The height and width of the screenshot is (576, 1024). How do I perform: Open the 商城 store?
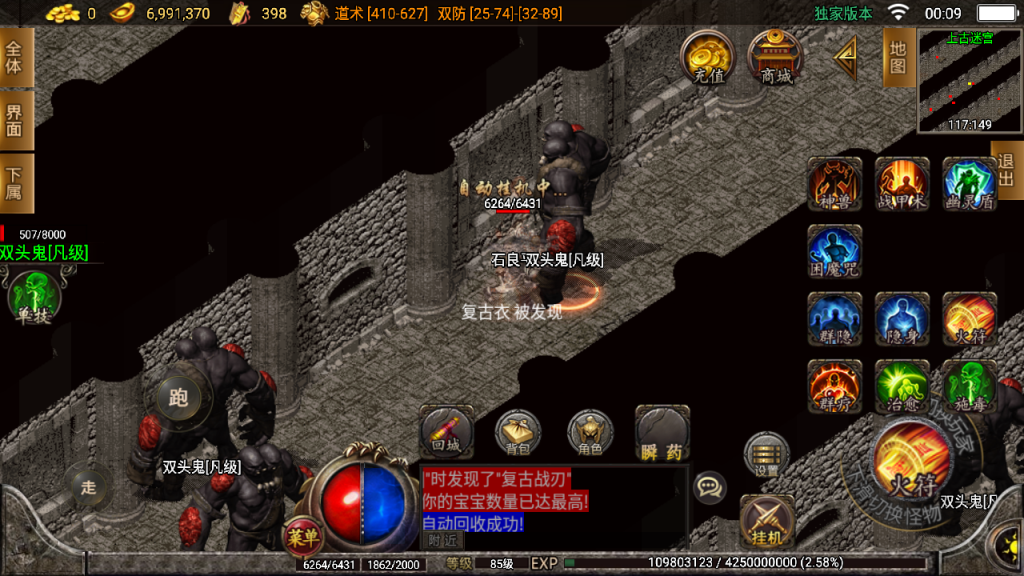[x=776, y=57]
